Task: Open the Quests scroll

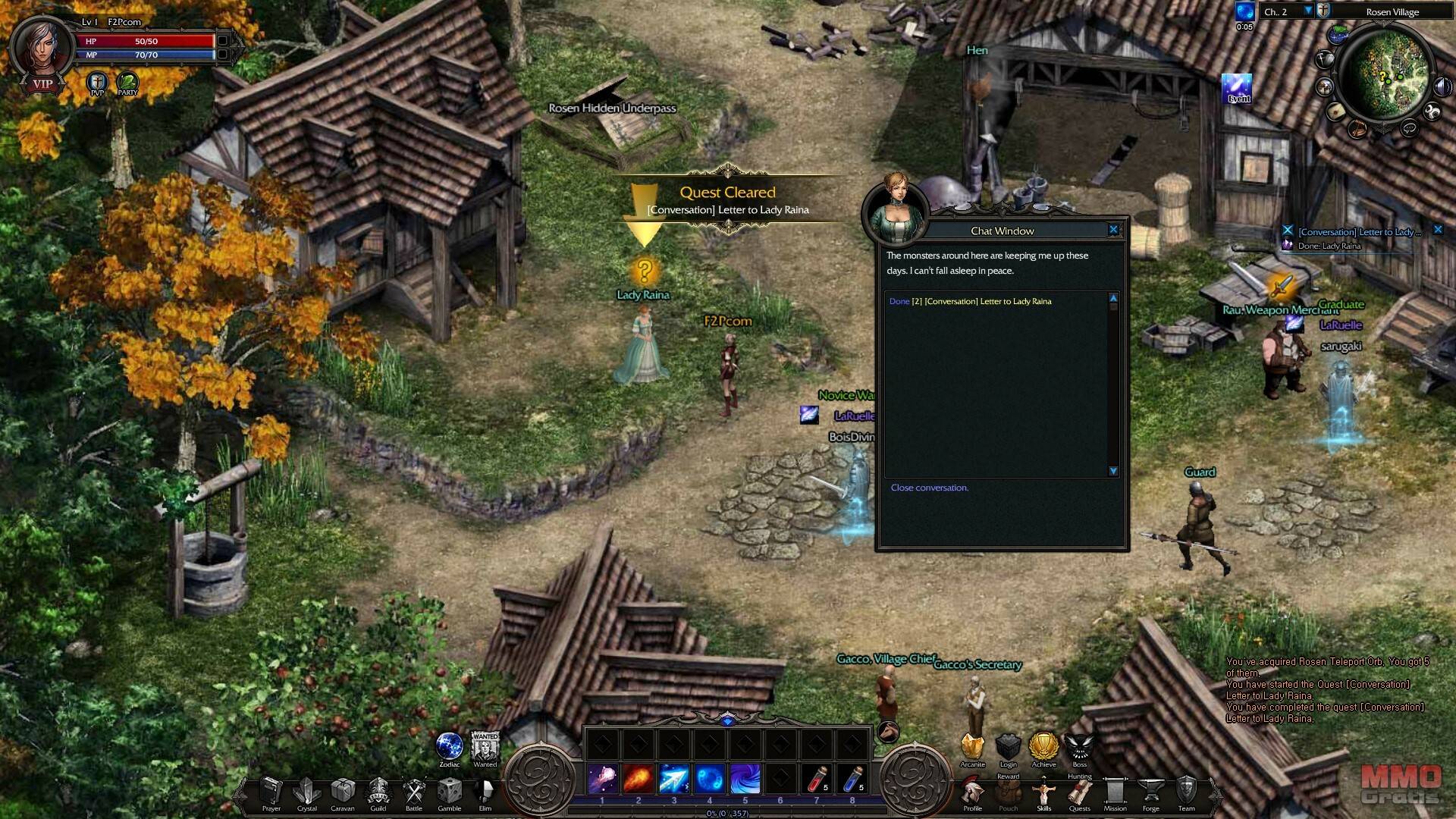Action: pyautogui.click(x=1079, y=793)
